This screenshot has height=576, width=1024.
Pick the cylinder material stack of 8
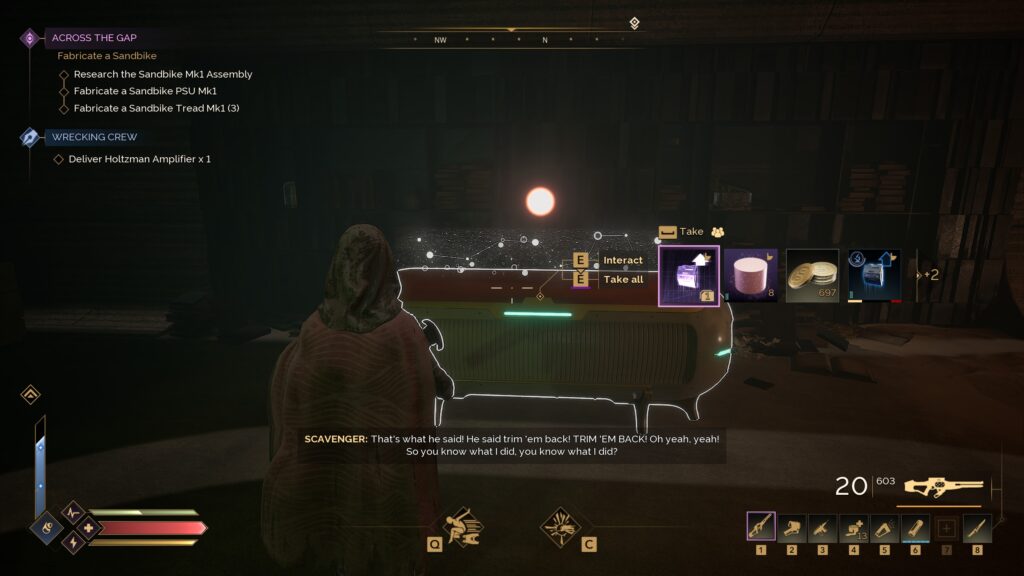coord(750,275)
